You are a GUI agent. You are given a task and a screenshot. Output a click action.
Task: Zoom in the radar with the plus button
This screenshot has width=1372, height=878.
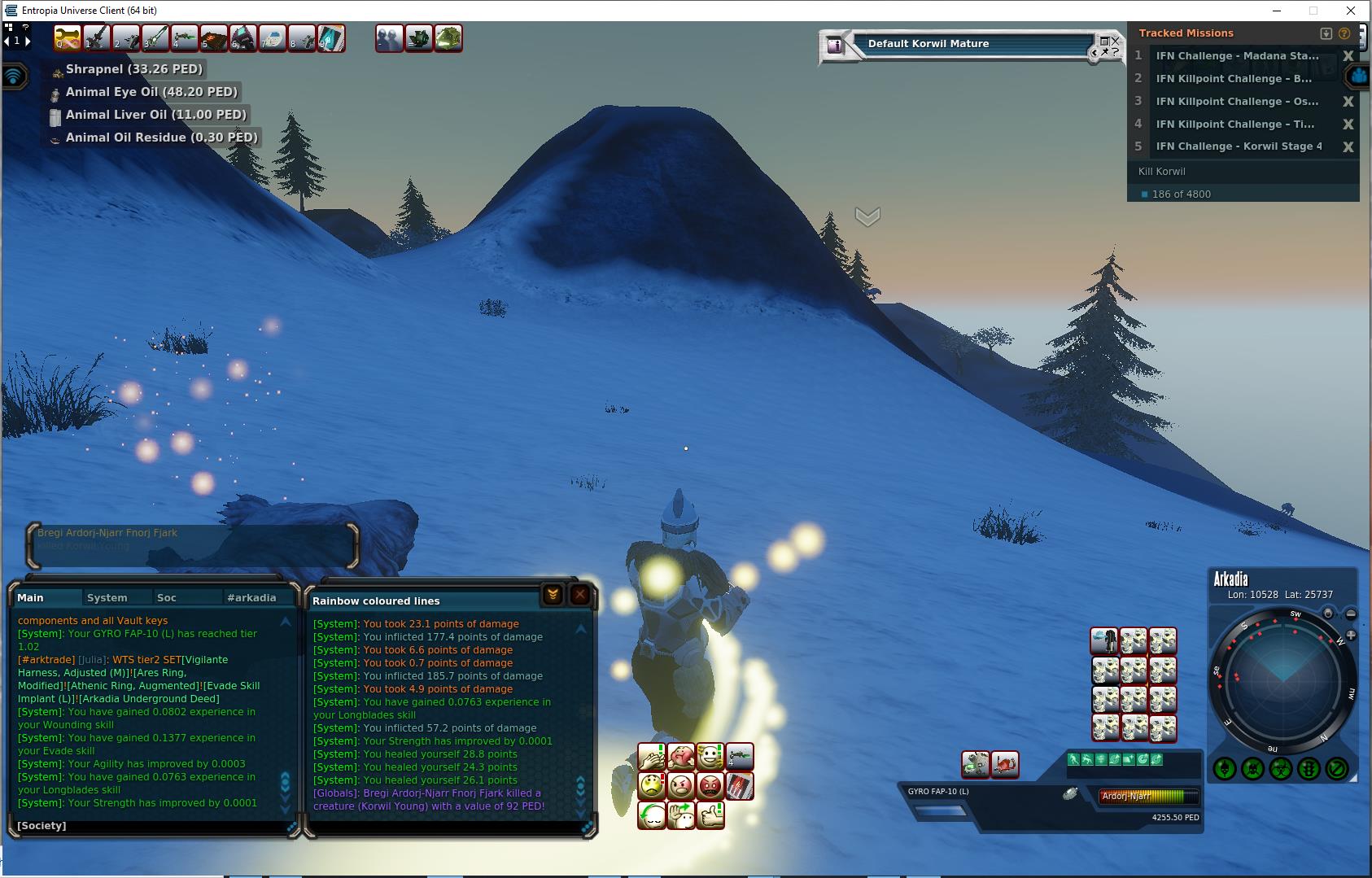[1351, 635]
